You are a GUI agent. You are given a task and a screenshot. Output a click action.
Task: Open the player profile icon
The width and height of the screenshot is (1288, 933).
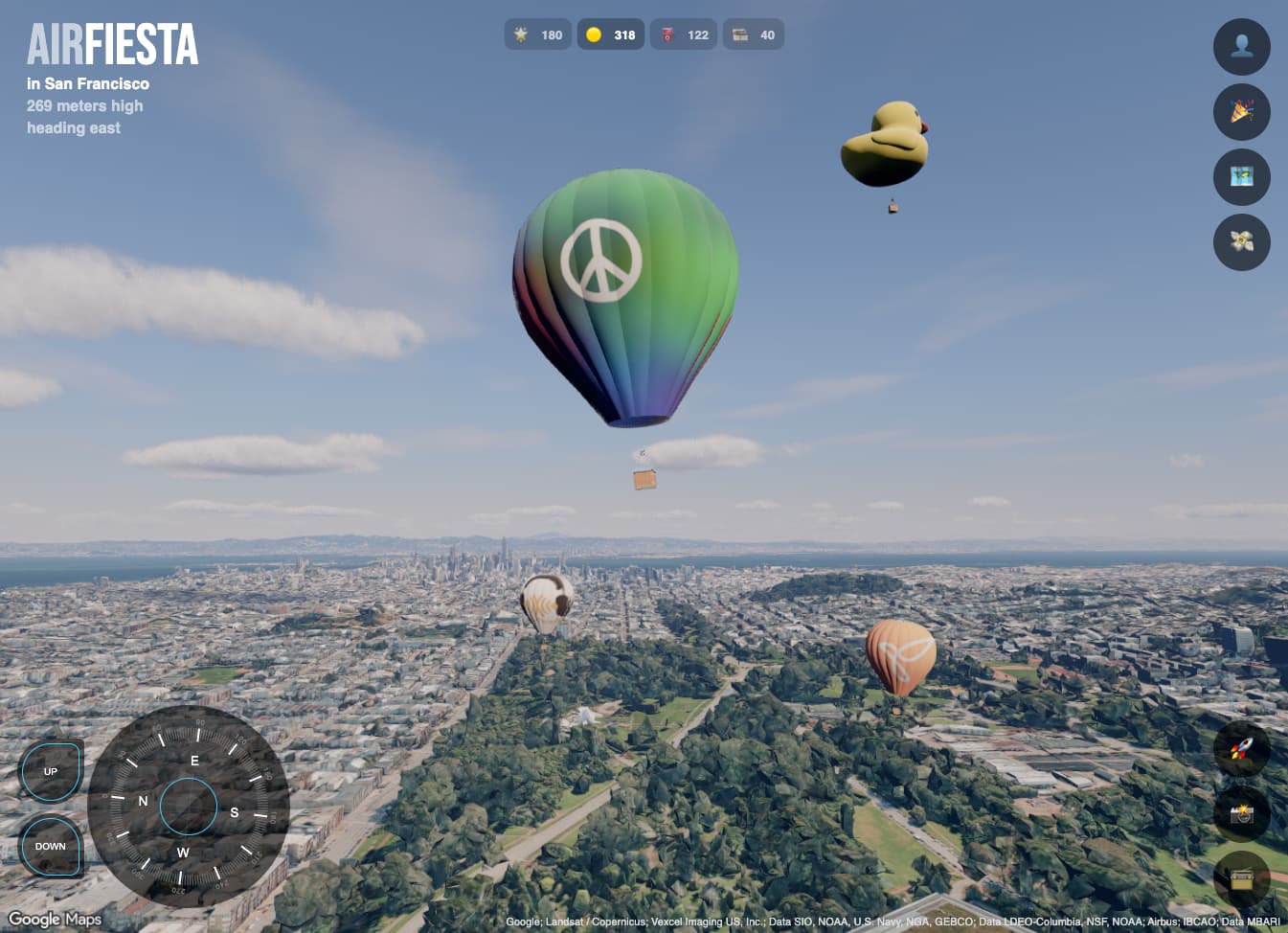tap(1241, 47)
